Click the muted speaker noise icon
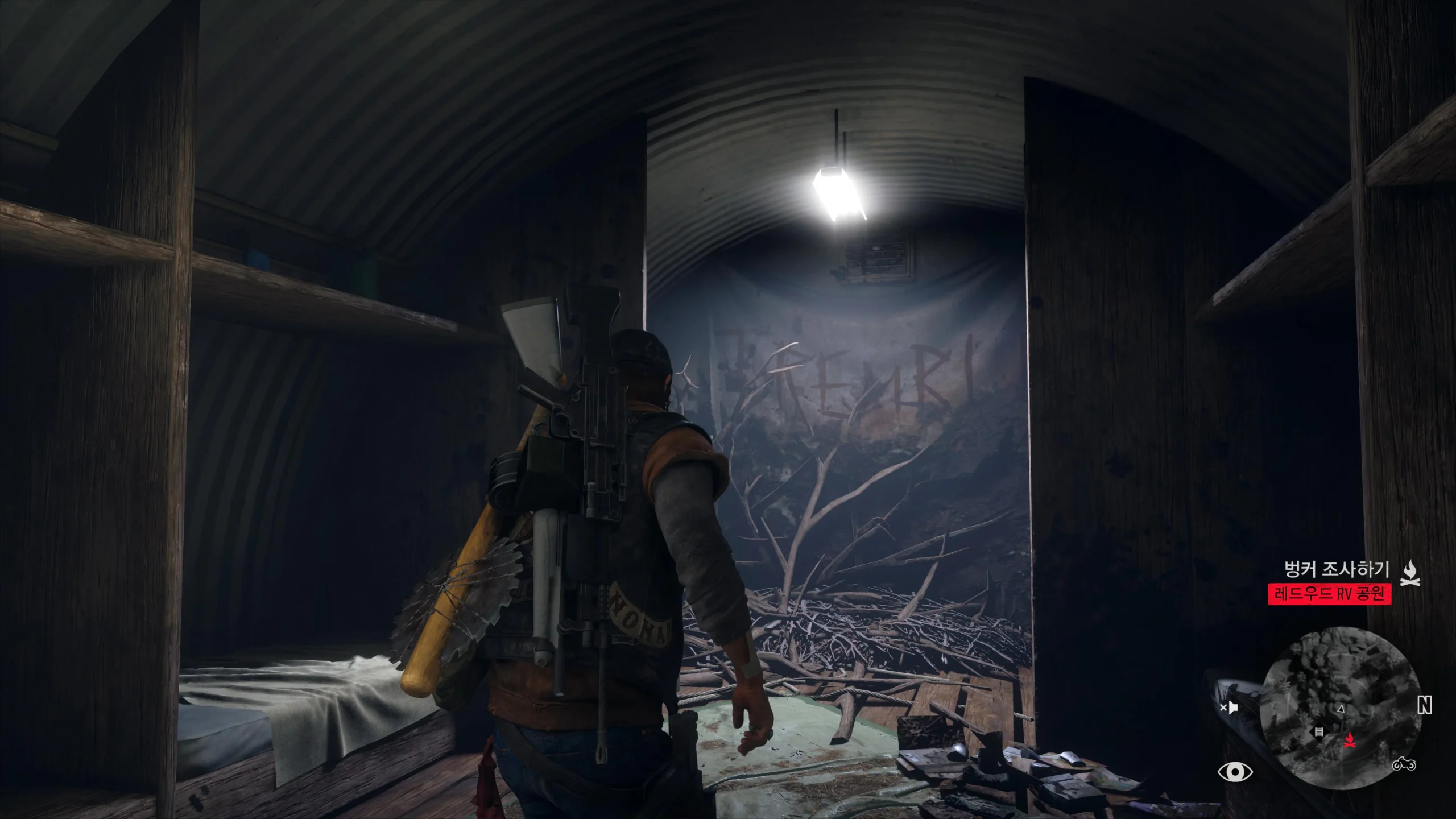The height and width of the screenshot is (819, 1456). (x=1228, y=708)
